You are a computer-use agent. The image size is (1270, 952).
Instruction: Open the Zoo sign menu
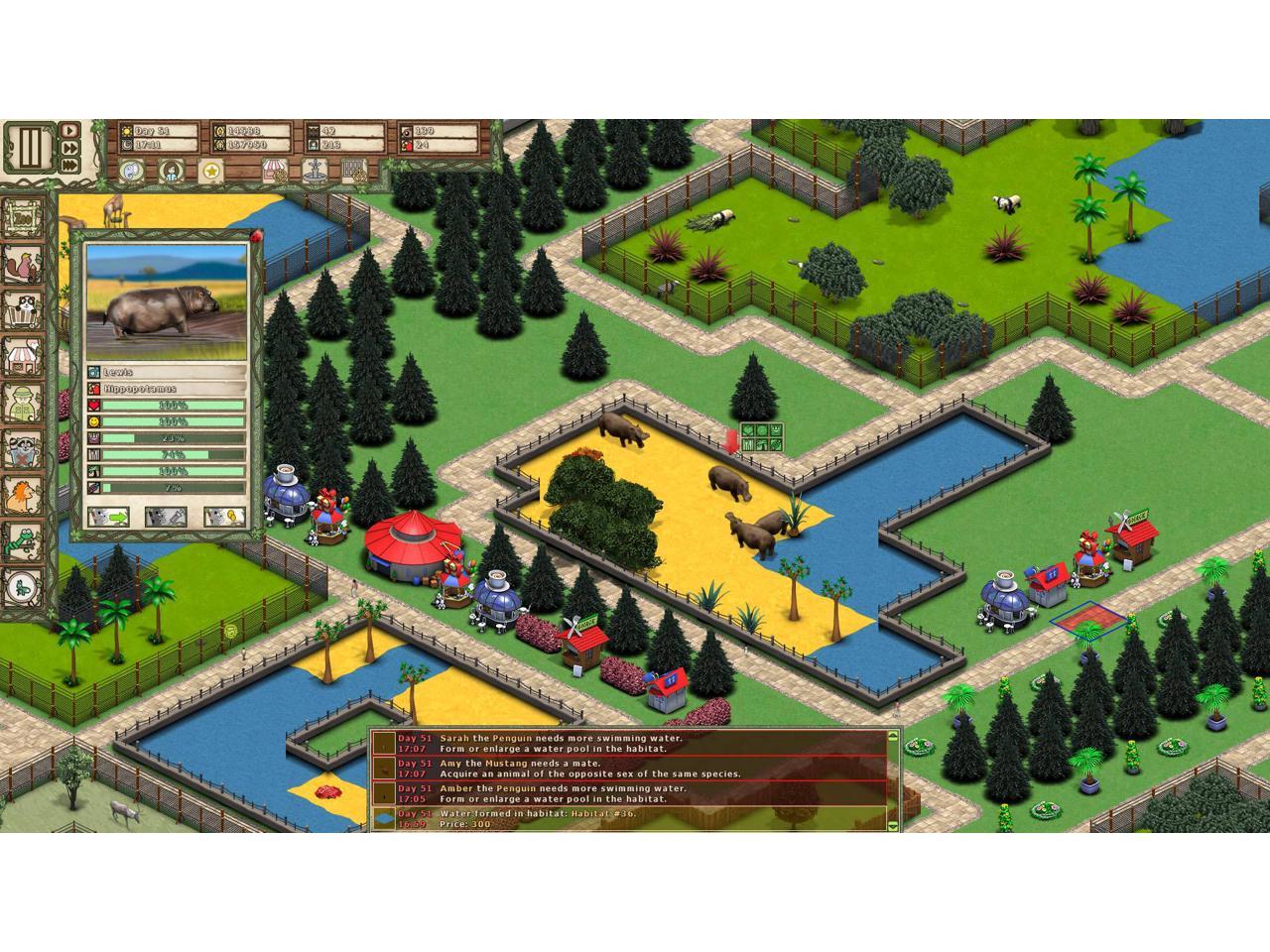point(22,217)
